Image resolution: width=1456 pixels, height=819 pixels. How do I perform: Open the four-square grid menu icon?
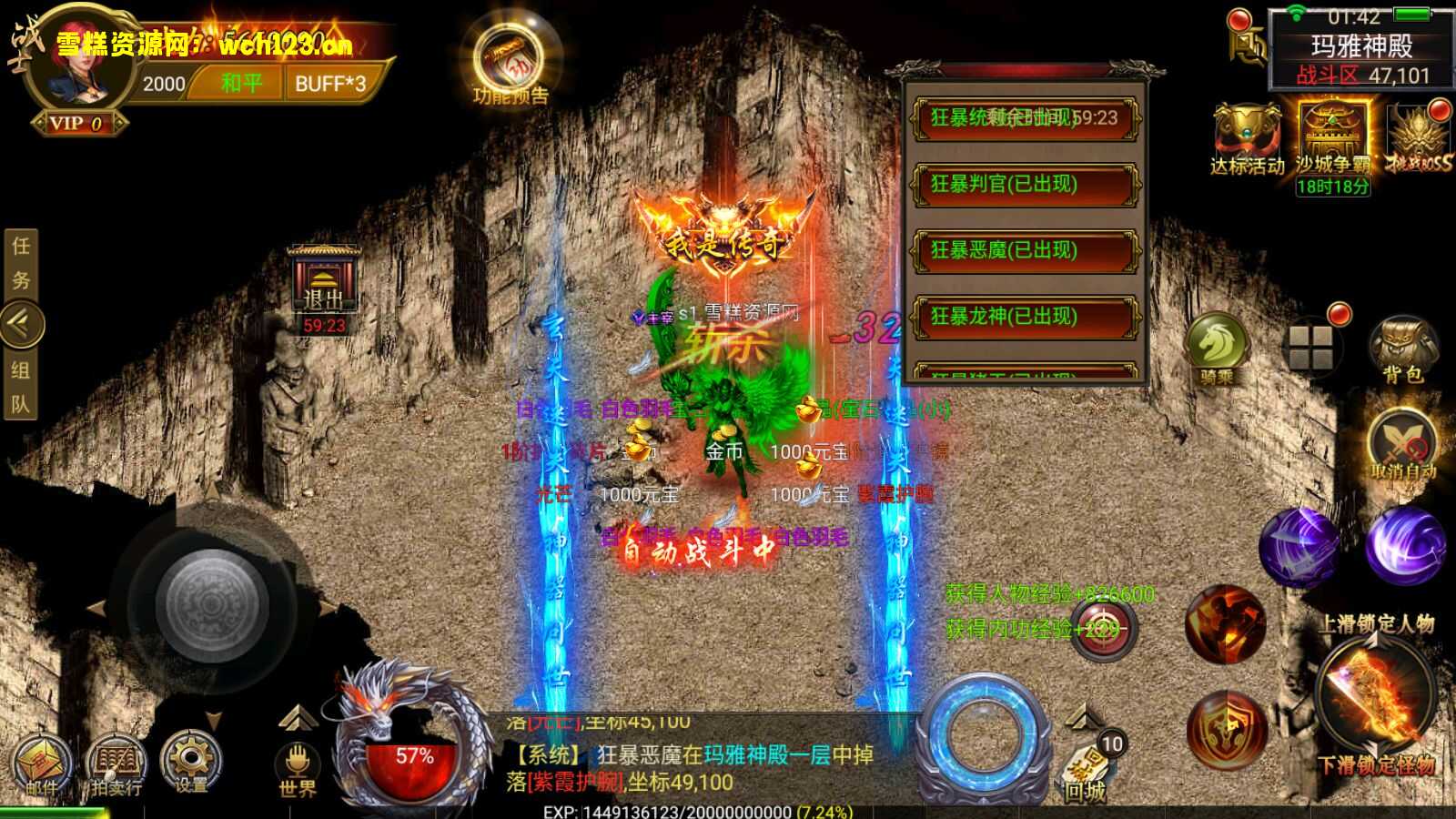[1311, 346]
